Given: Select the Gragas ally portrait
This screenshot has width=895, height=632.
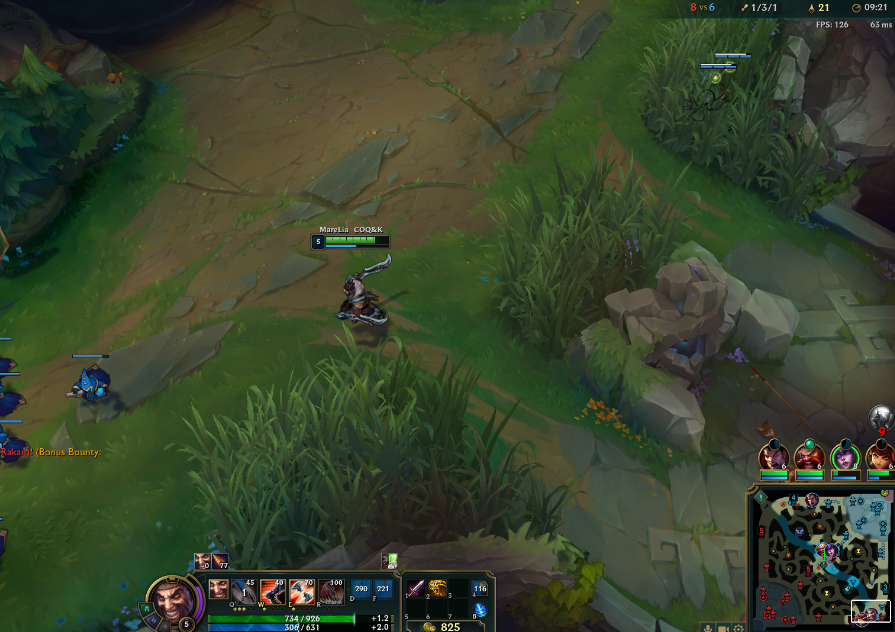Looking at the screenshot, I should 808,457.
